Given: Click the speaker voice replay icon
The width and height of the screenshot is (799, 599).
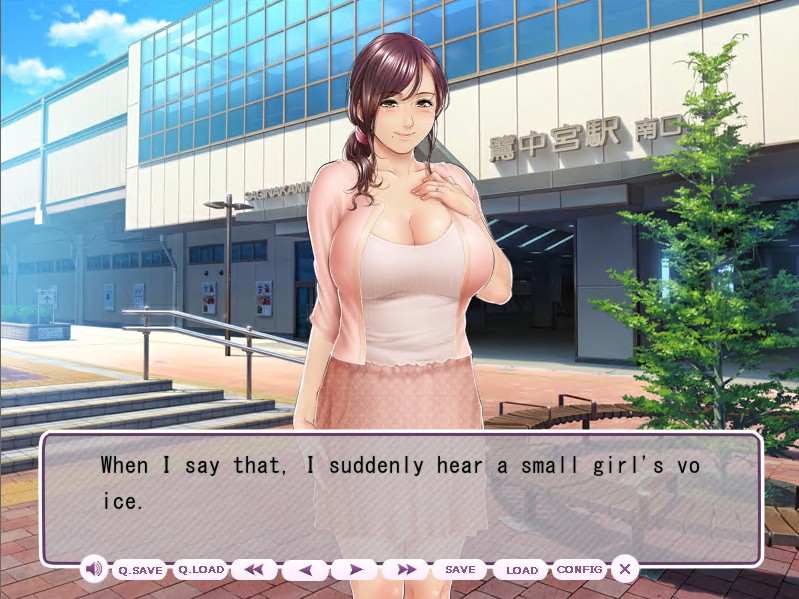Looking at the screenshot, I should 94,570.
